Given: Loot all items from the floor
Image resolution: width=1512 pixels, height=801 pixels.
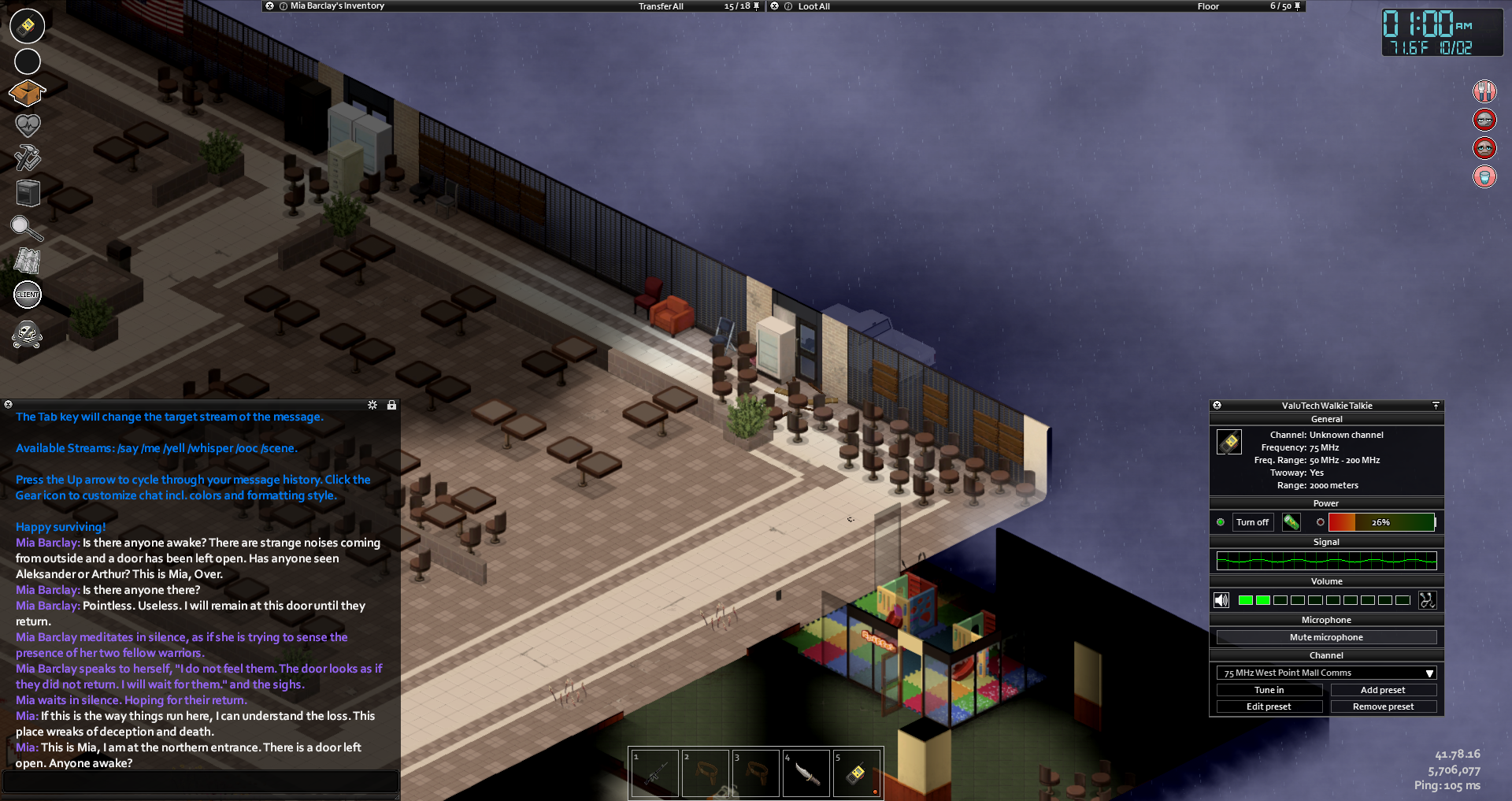Looking at the screenshot, I should [x=813, y=6].
